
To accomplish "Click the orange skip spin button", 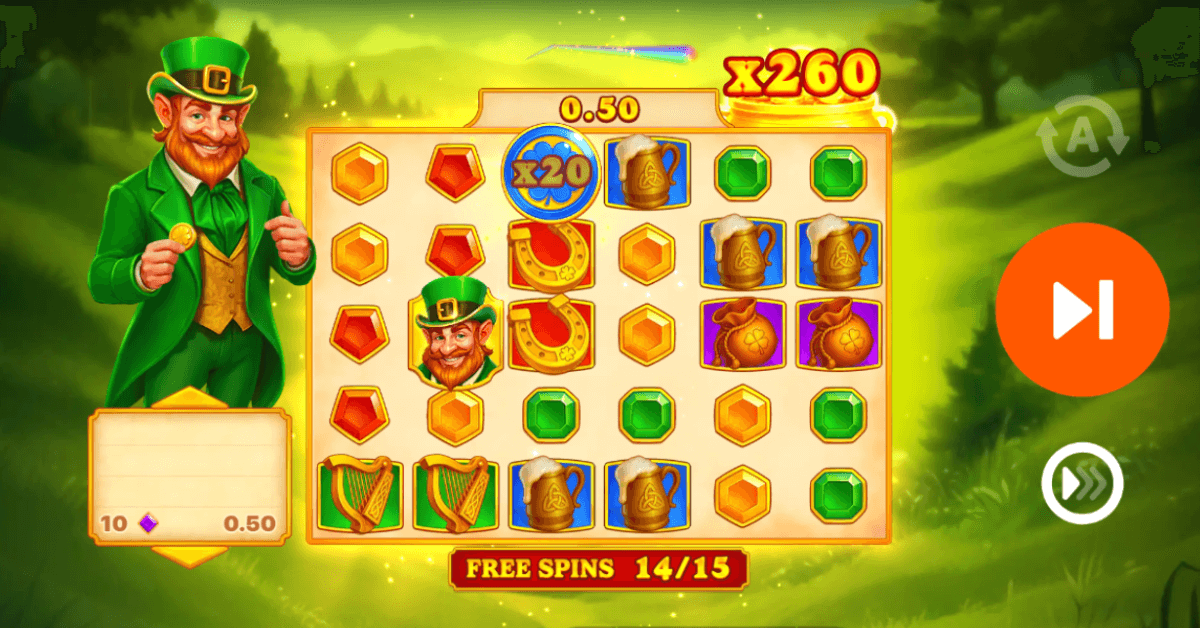I will (x=1081, y=310).
